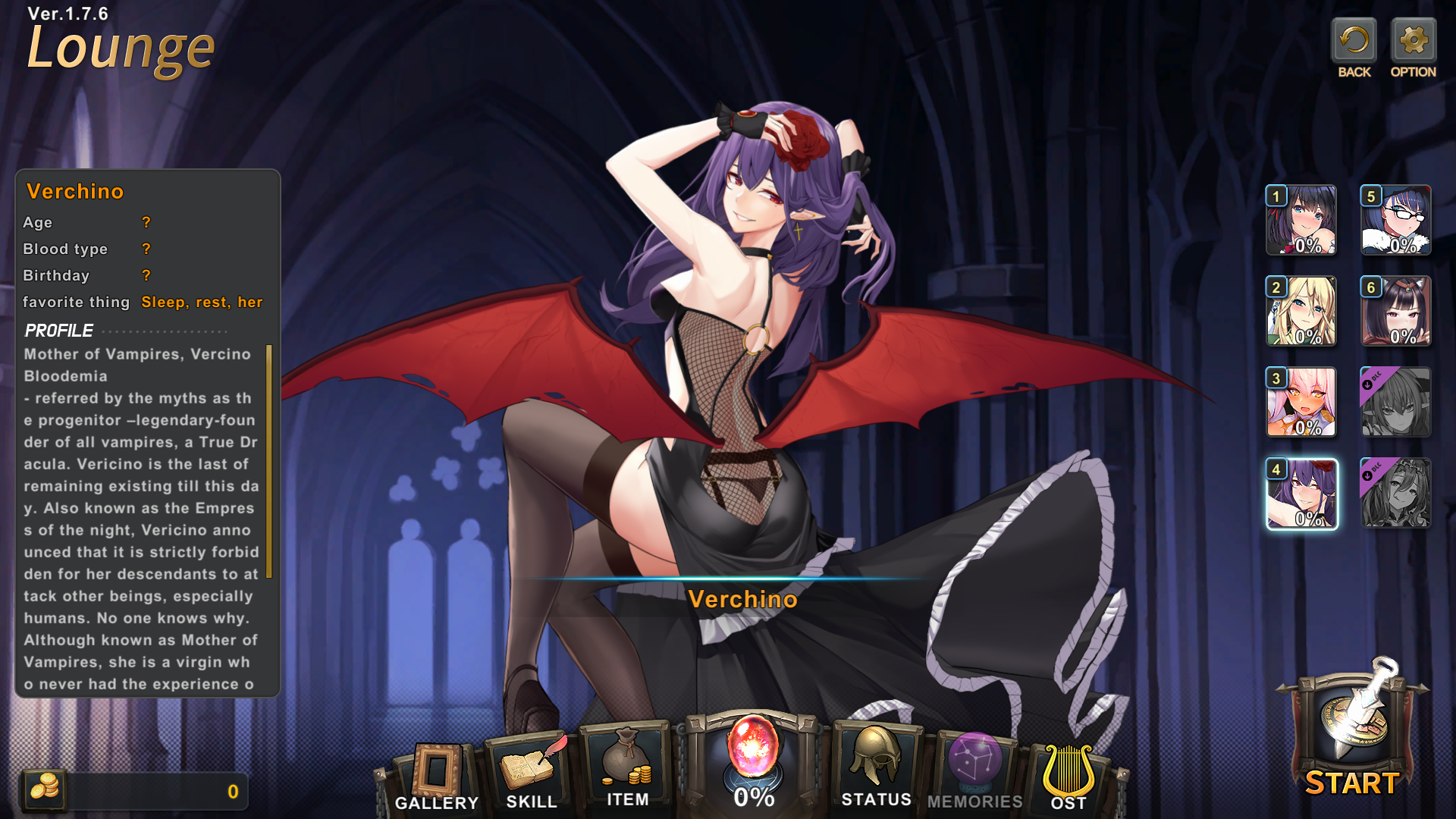Select the cat-eared character portrait 6
The height and width of the screenshot is (819, 1456).
[1396, 311]
